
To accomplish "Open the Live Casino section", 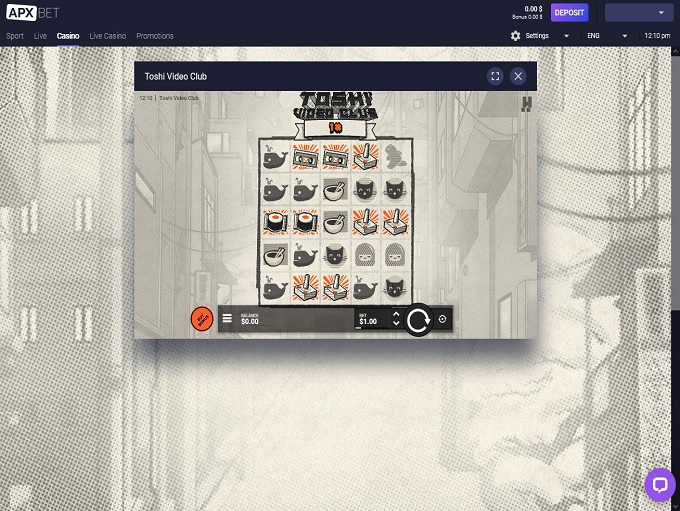I will click(108, 36).
